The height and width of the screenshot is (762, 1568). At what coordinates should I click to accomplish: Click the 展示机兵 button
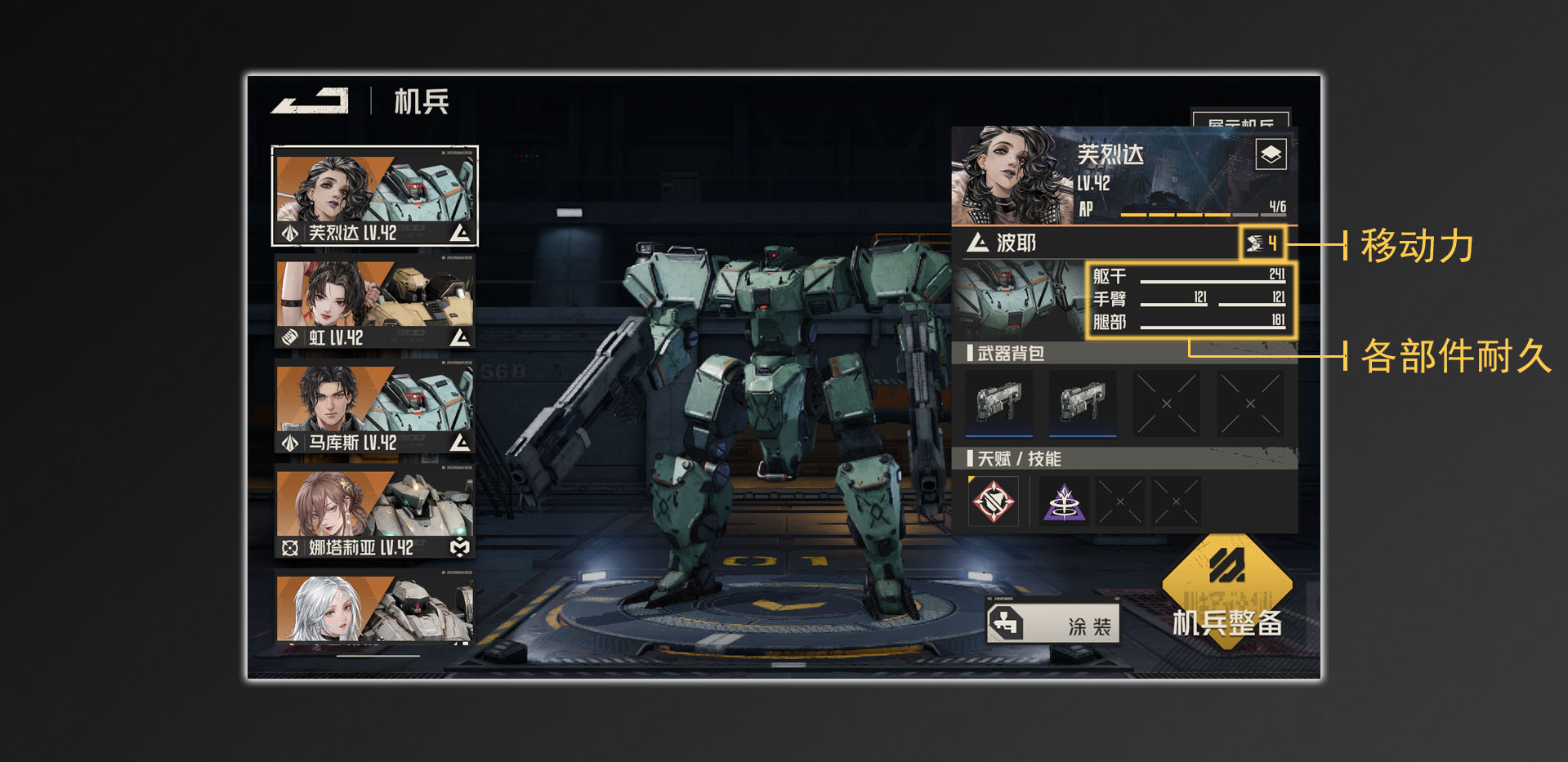(x=1240, y=121)
